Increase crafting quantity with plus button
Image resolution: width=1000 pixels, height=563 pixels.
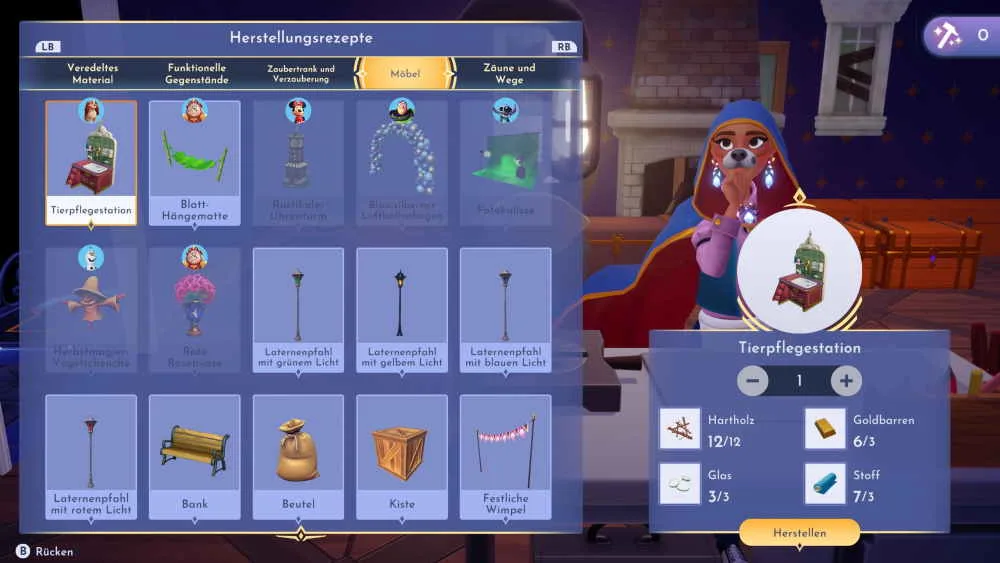tap(846, 381)
